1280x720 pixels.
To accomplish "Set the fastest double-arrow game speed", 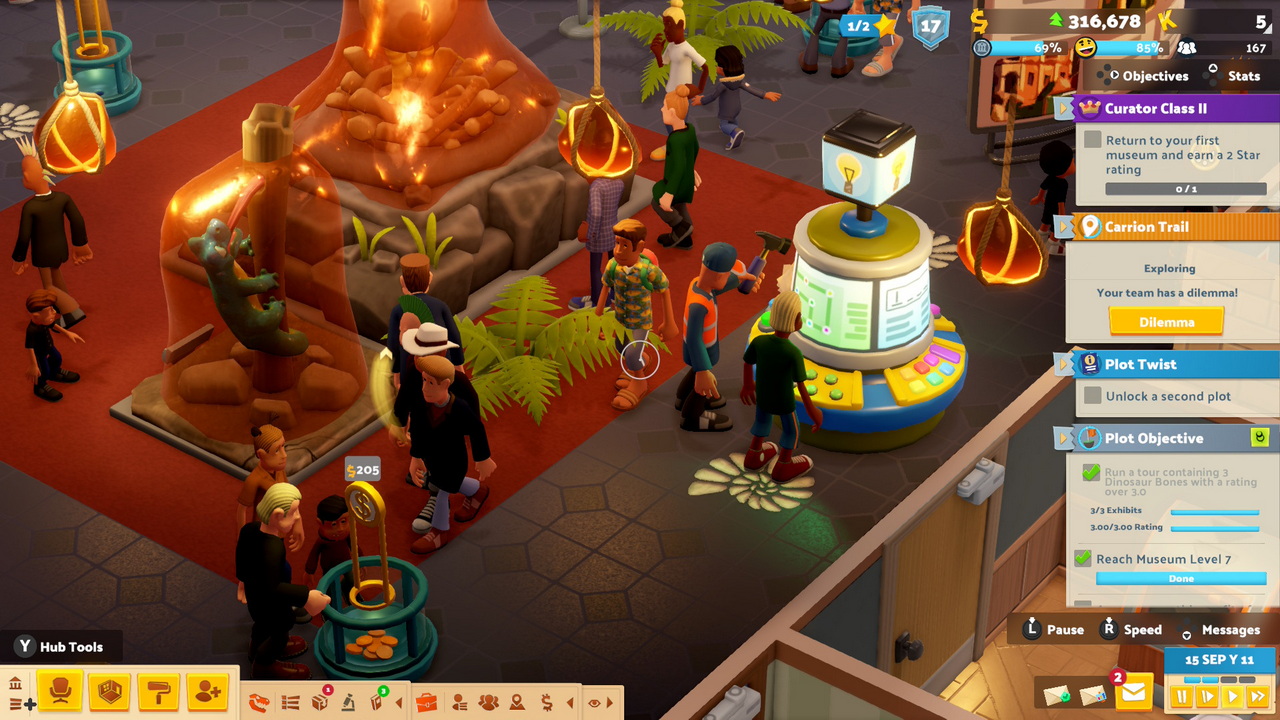I will [x=1258, y=696].
